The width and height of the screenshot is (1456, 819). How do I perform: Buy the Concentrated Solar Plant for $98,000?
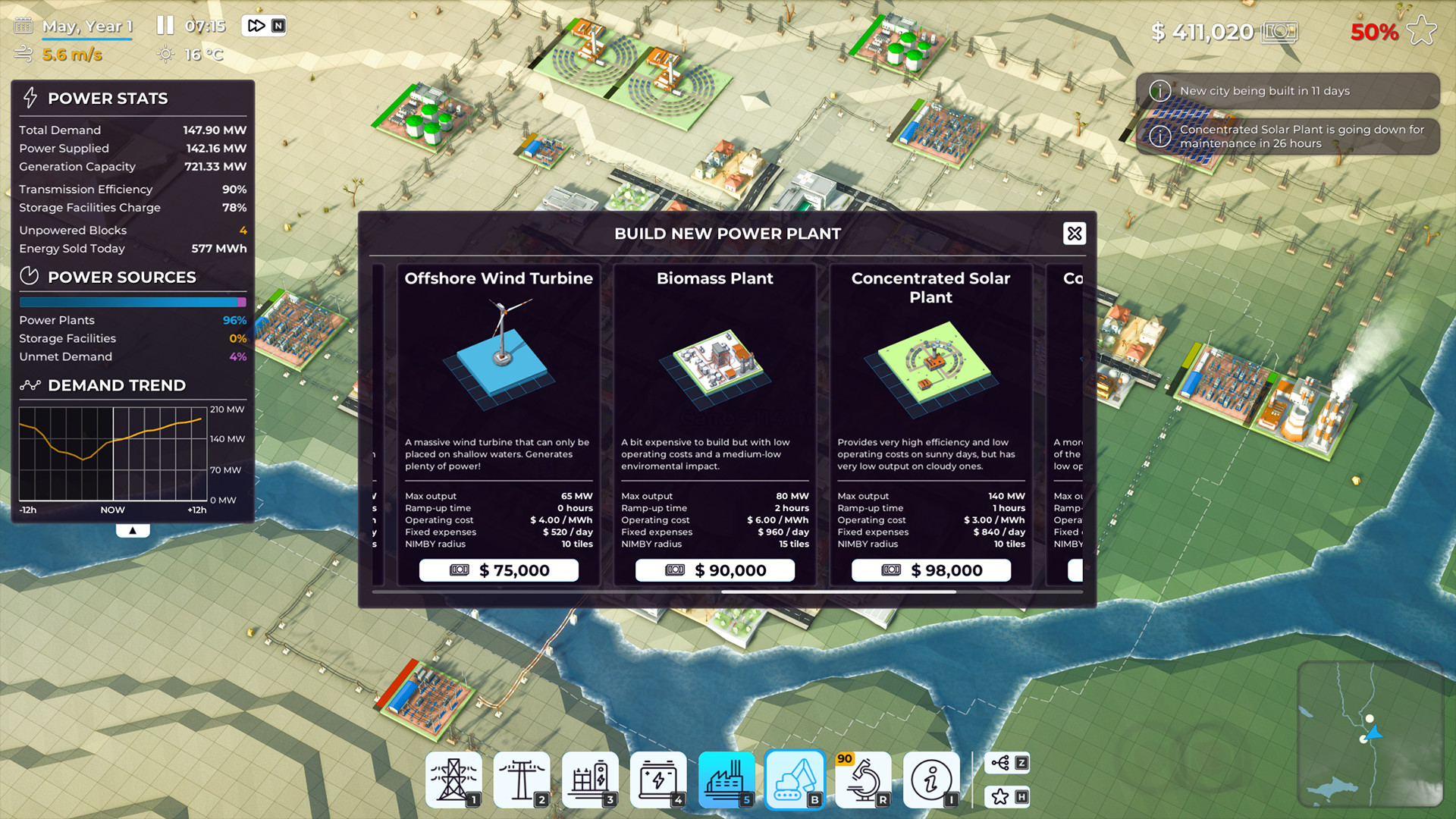pos(930,570)
